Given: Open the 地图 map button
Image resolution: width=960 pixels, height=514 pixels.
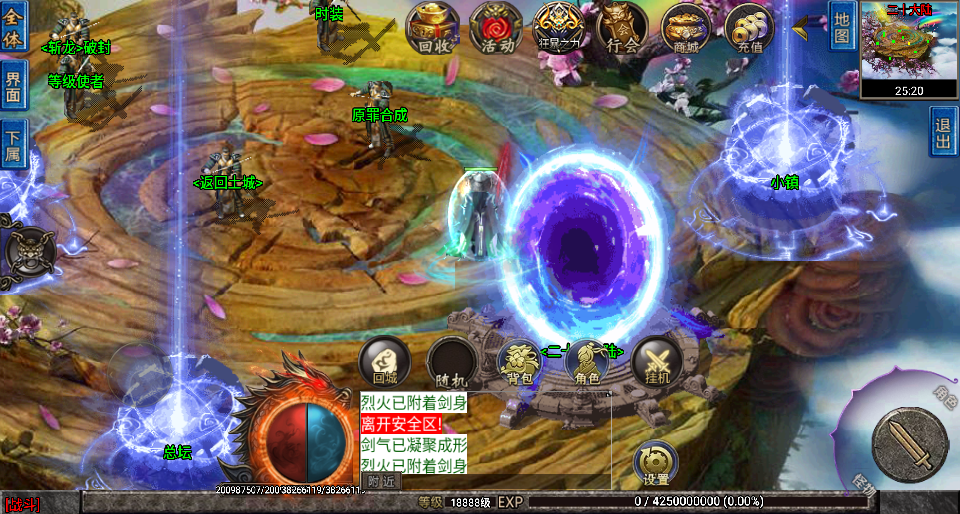Looking at the screenshot, I should tap(842, 27).
